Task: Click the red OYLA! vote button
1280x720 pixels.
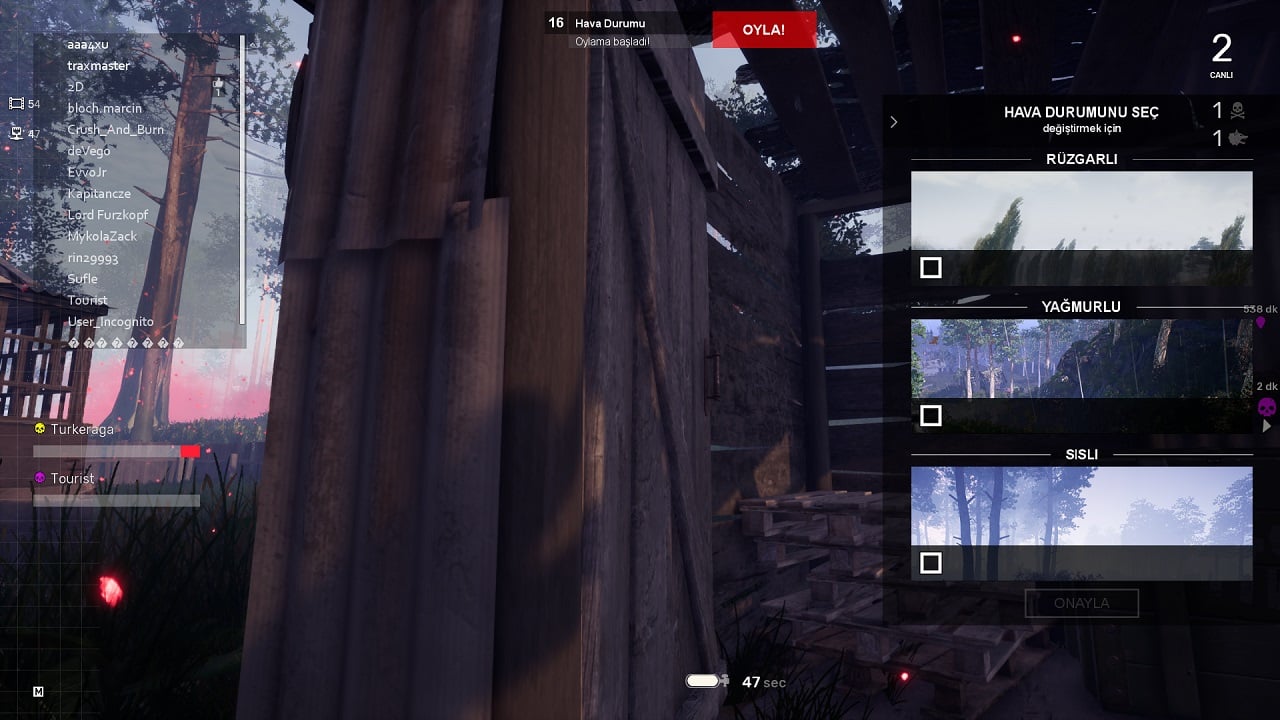Action: [x=764, y=30]
